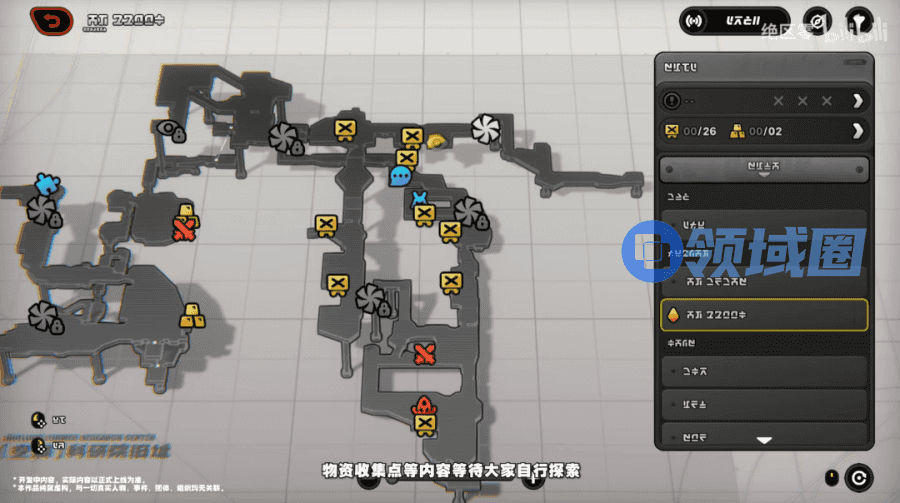The image size is (900, 503).
Task: Click the locked eye marker on map
Action: [175, 132]
